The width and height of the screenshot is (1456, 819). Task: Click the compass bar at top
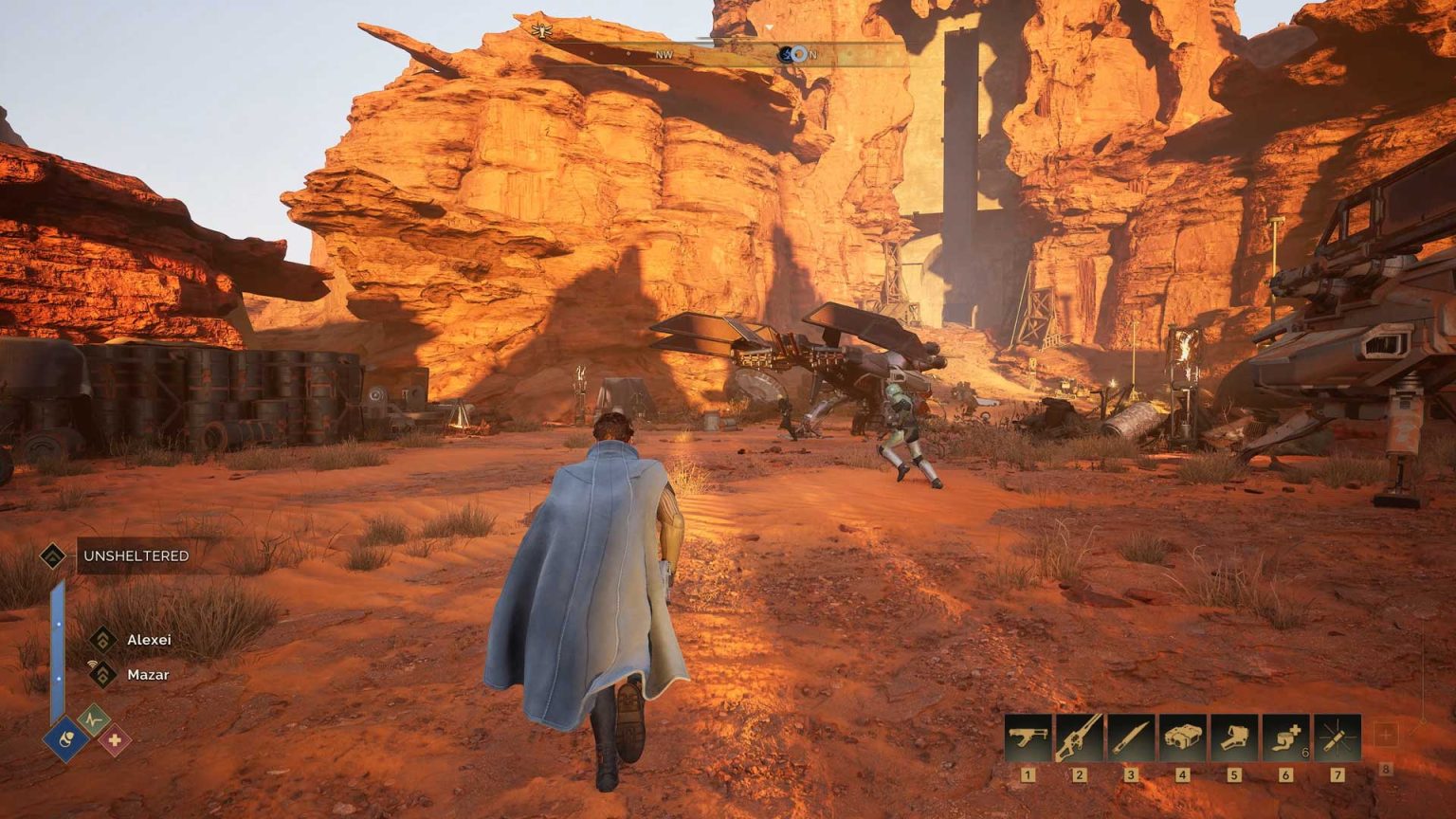click(x=720, y=54)
